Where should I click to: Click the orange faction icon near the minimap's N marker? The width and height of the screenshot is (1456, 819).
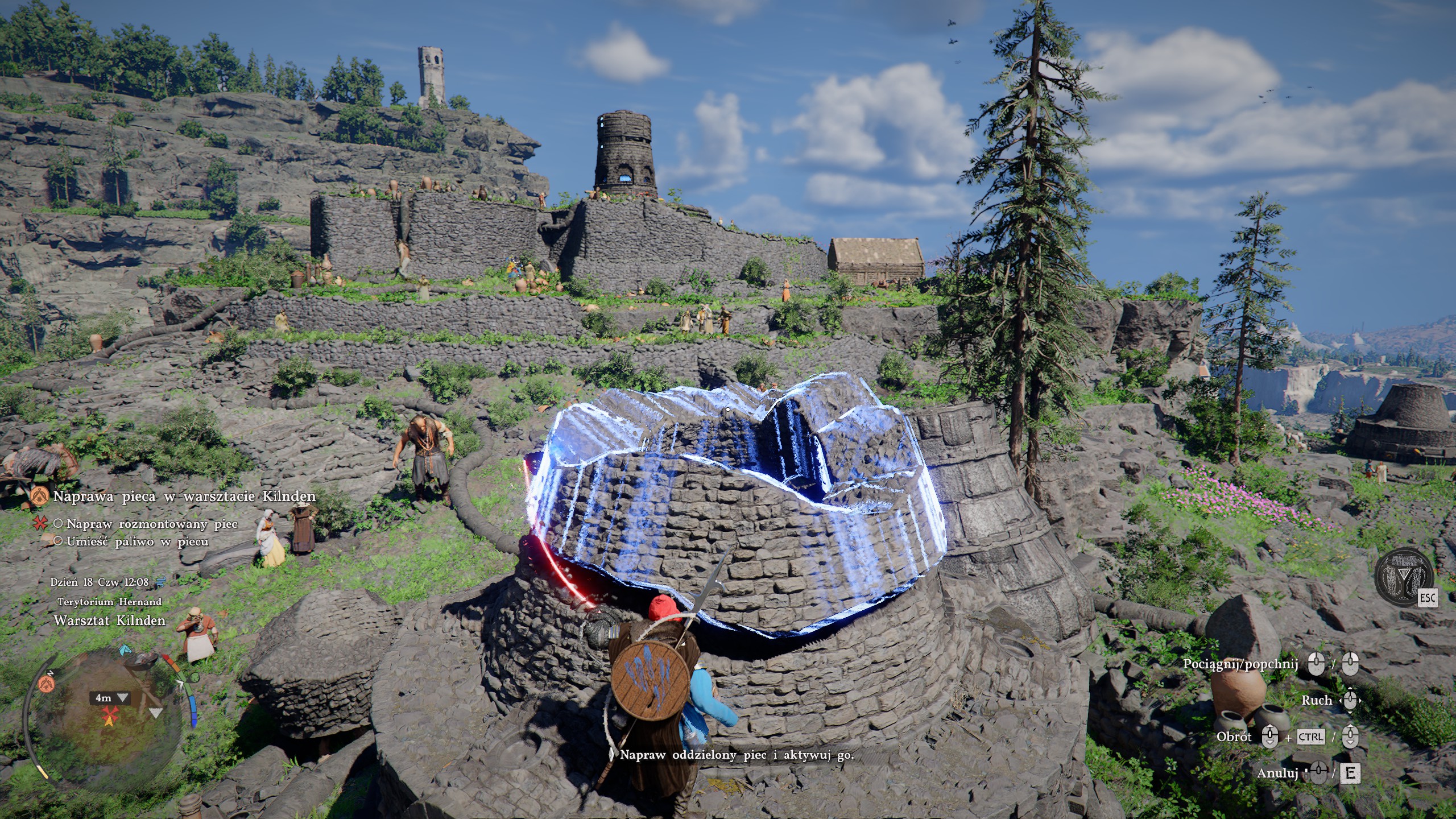click(47, 684)
